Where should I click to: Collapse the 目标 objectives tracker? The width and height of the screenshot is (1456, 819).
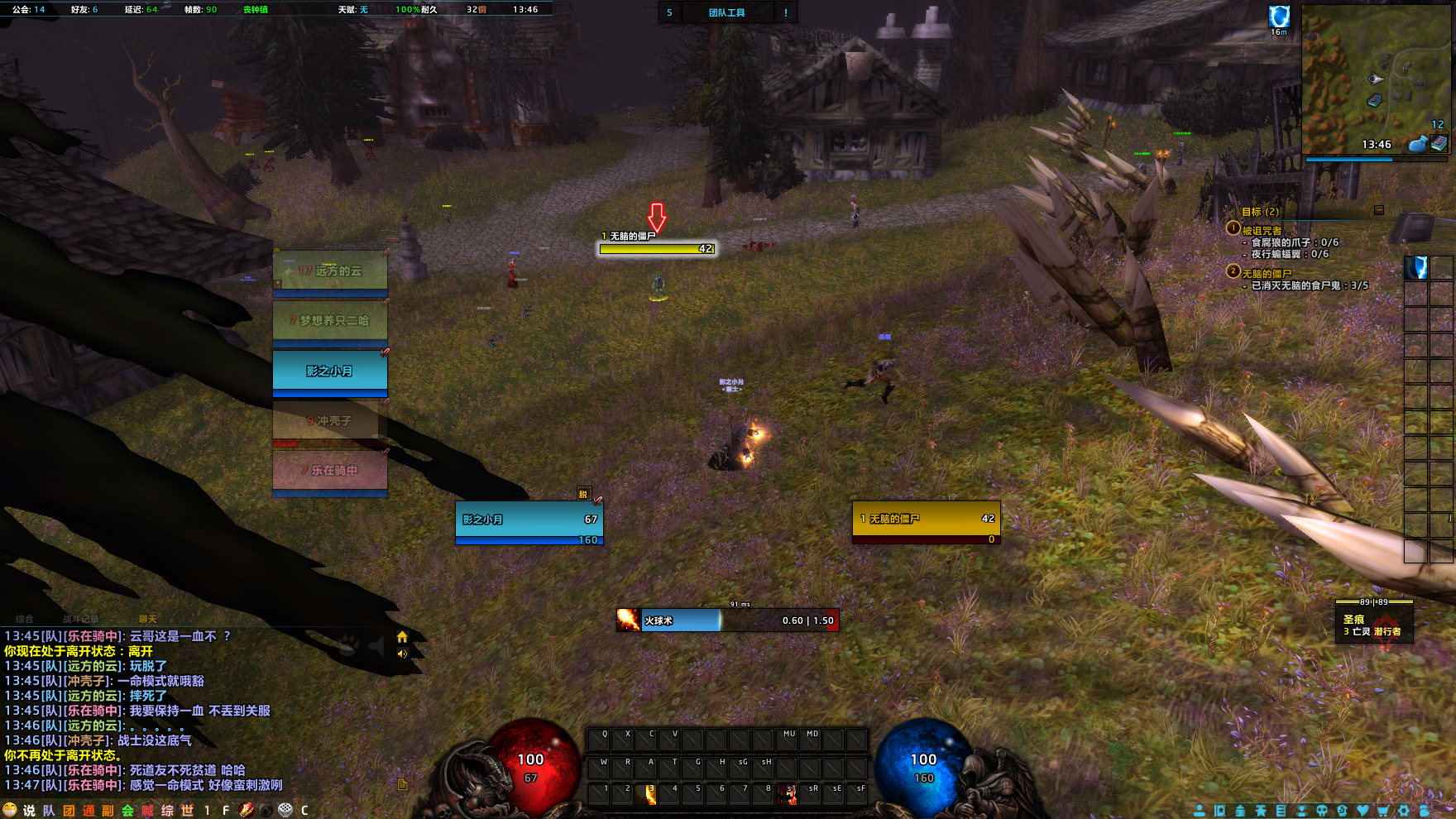click(1378, 210)
